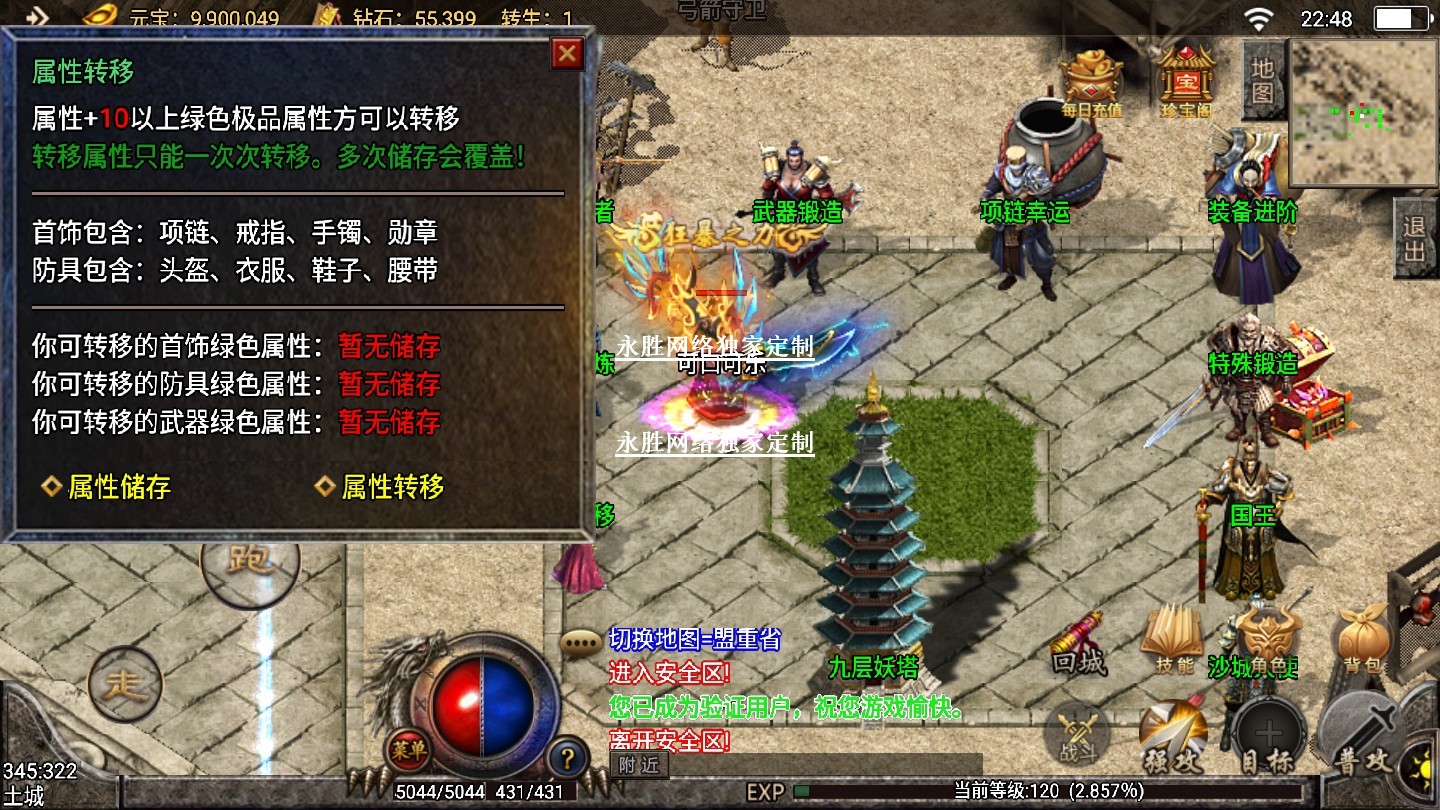Open the chat speech bubble icon
This screenshot has width=1440, height=810.
click(x=580, y=642)
